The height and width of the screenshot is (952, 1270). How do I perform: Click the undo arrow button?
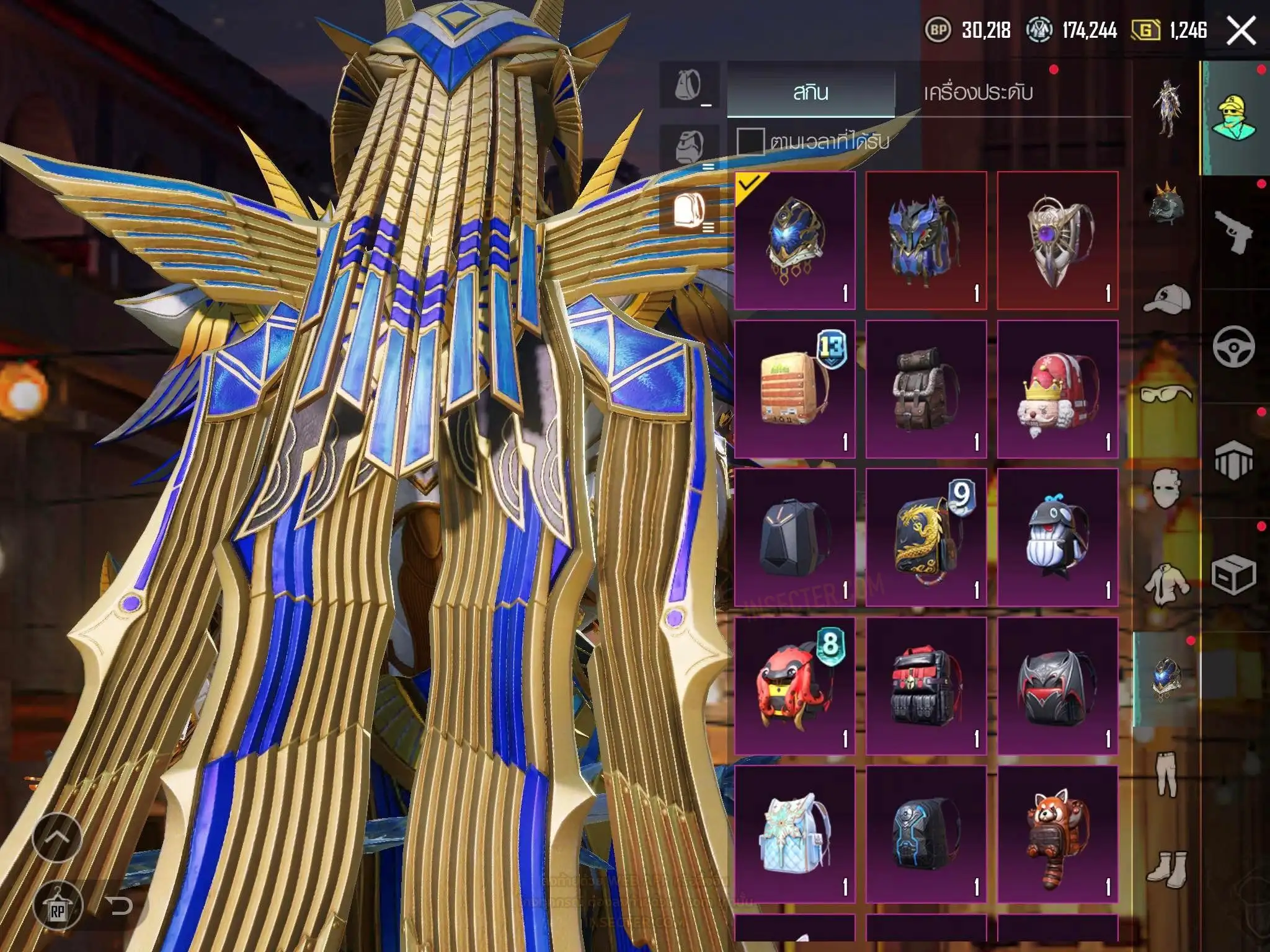(x=118, y=906)
